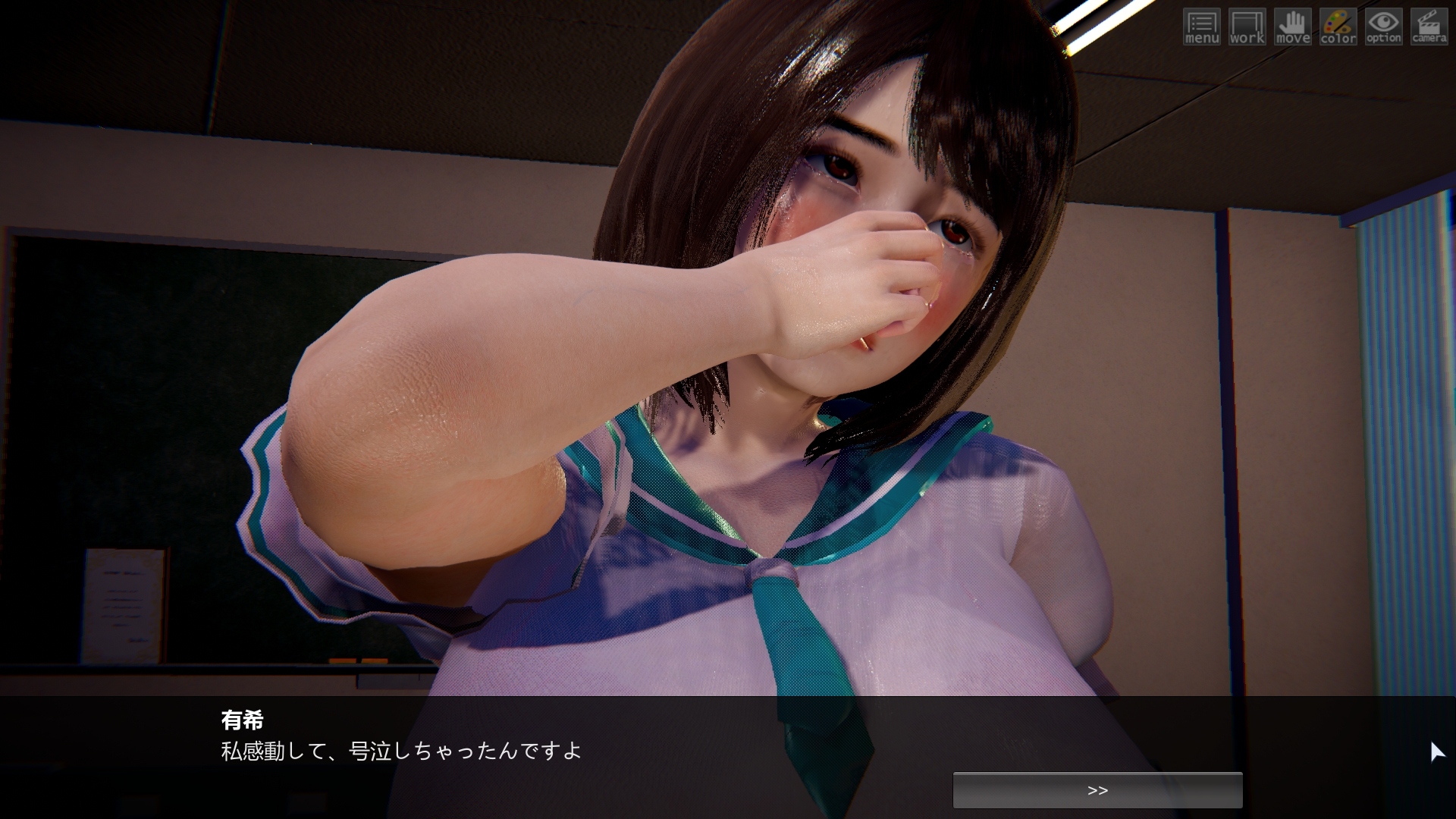Advance dialogue with the >> button
The image size is (1456, 819).
point(1097,790)
